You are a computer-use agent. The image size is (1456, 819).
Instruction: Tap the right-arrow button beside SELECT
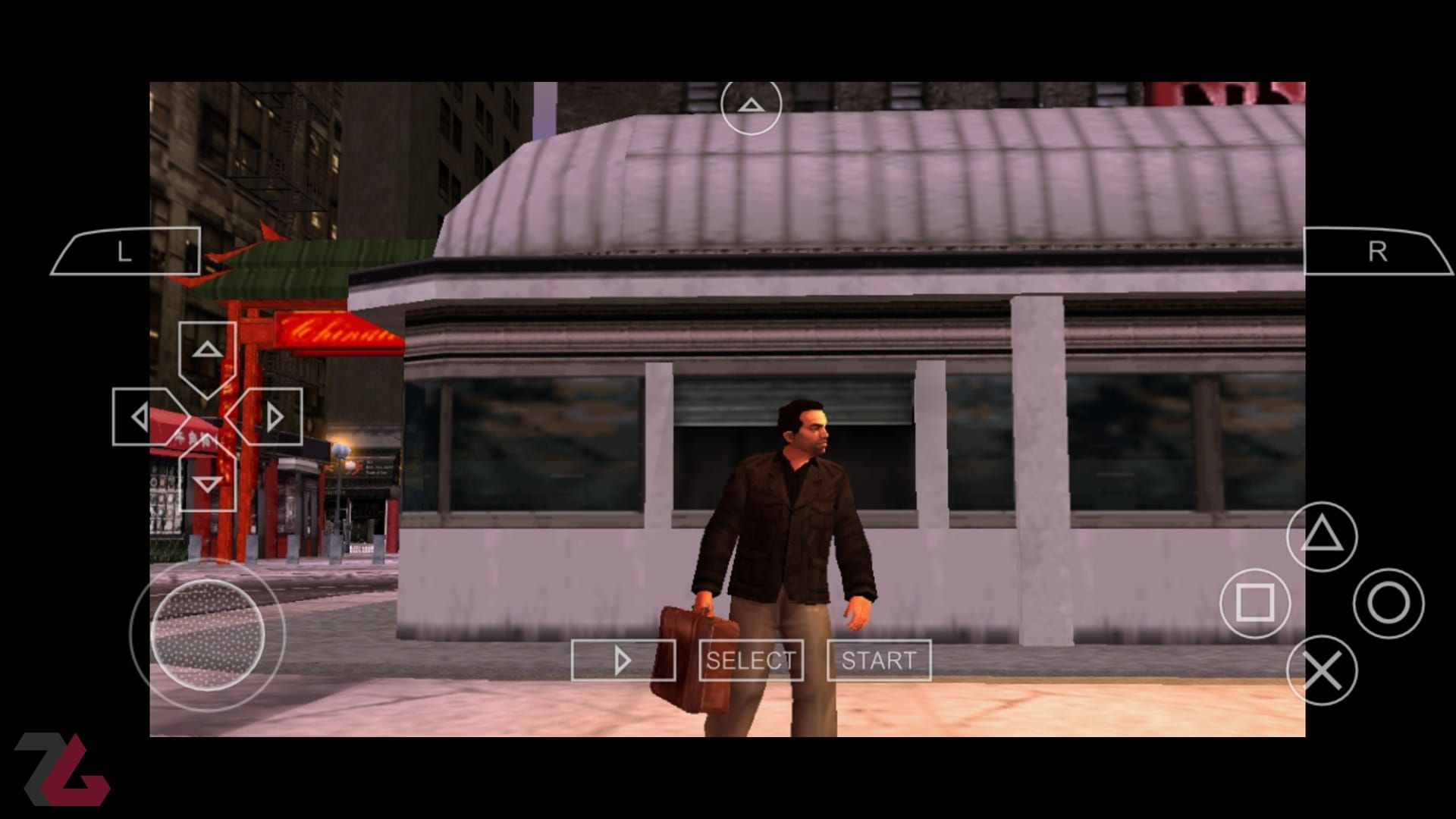click(x=623, y=660)
